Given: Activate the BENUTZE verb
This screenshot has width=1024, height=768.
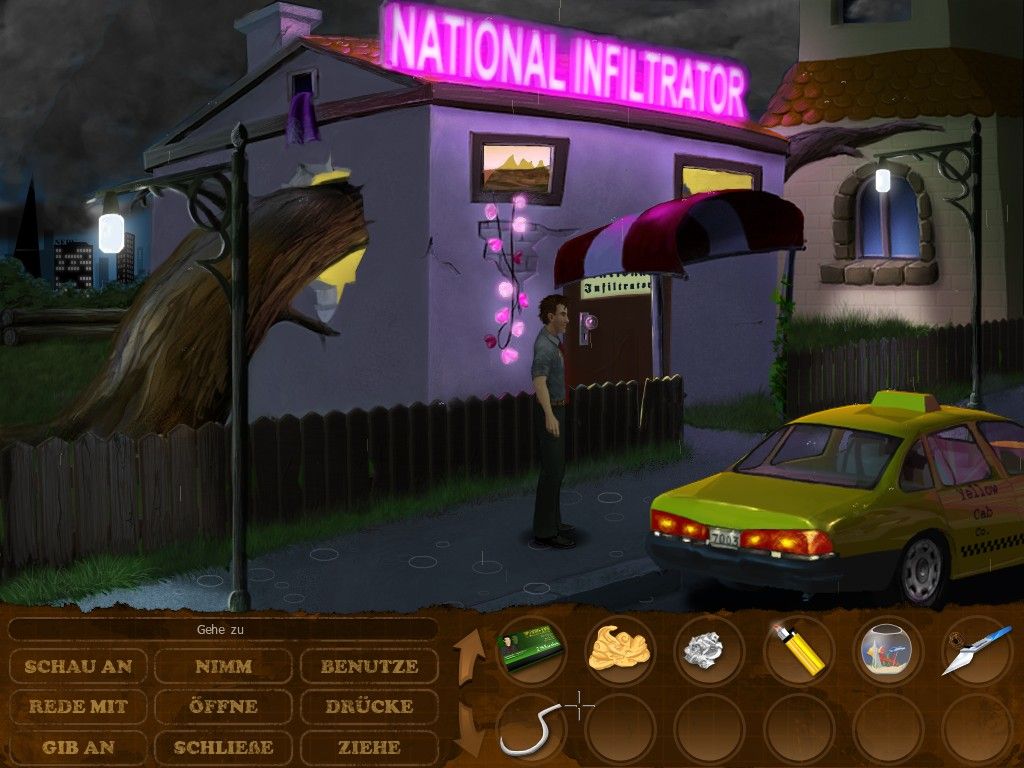Looking at the screenshot, I should 369,666.
